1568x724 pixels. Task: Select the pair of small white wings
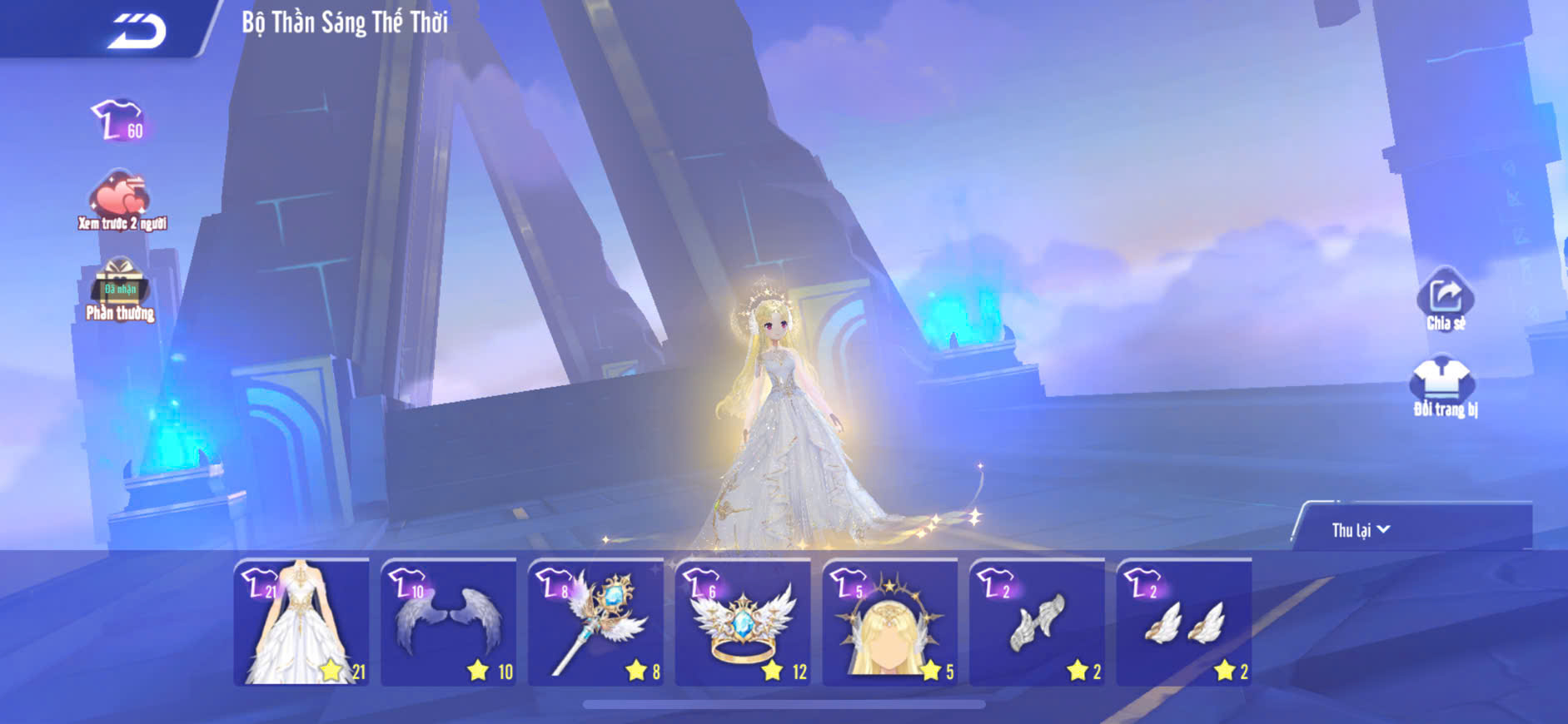pos(1184,622)
